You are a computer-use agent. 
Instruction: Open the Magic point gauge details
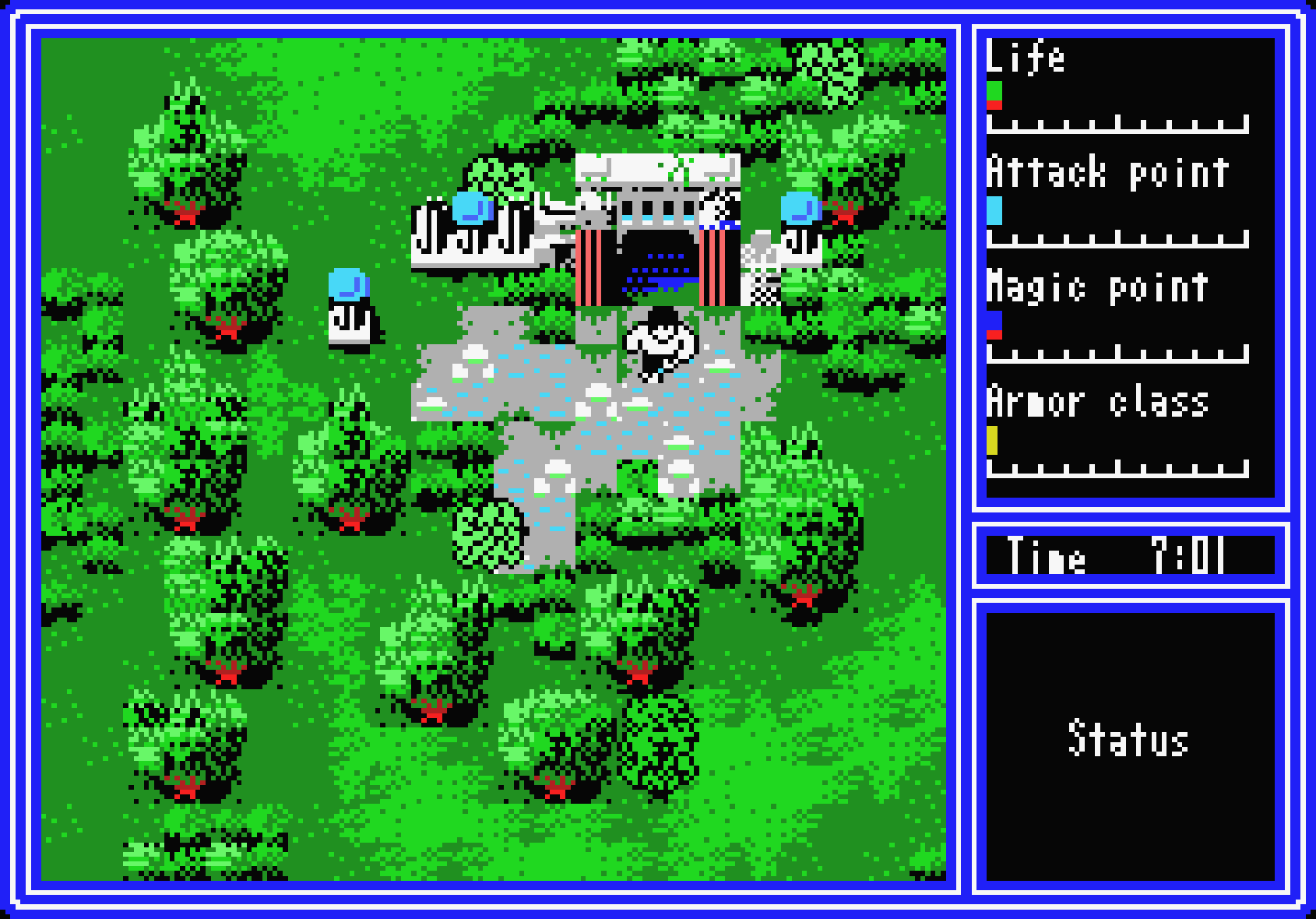click(x=995, y=323)
